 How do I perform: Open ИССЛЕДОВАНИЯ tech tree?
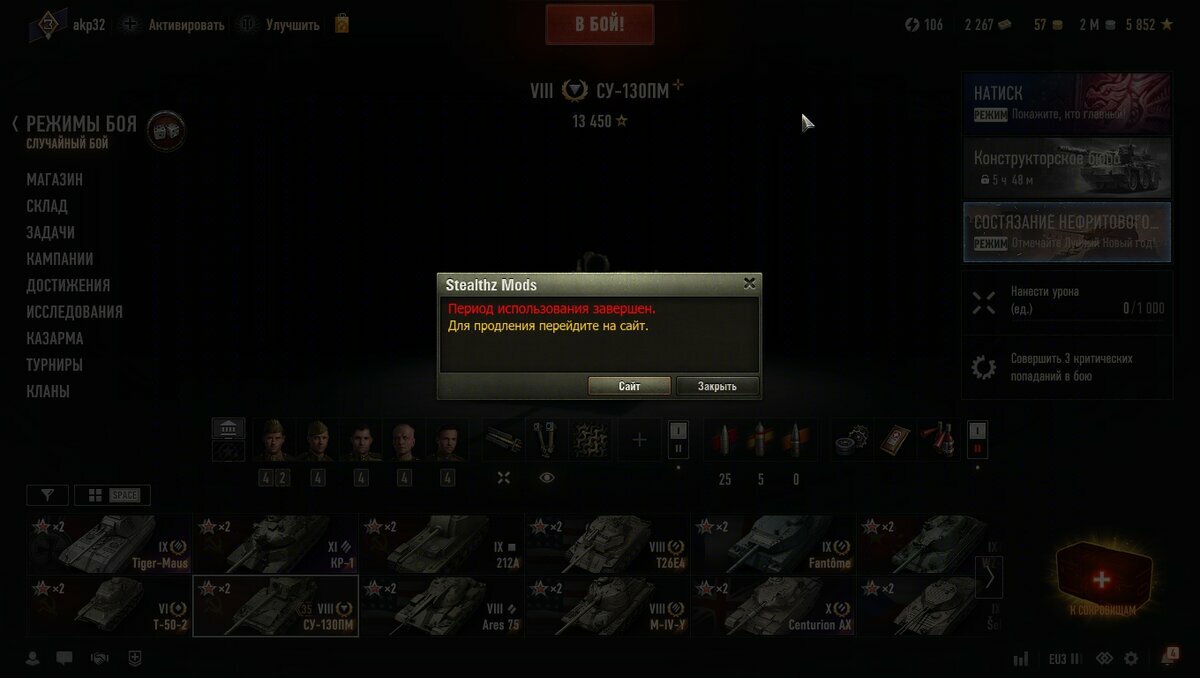(x=75, y=312)
